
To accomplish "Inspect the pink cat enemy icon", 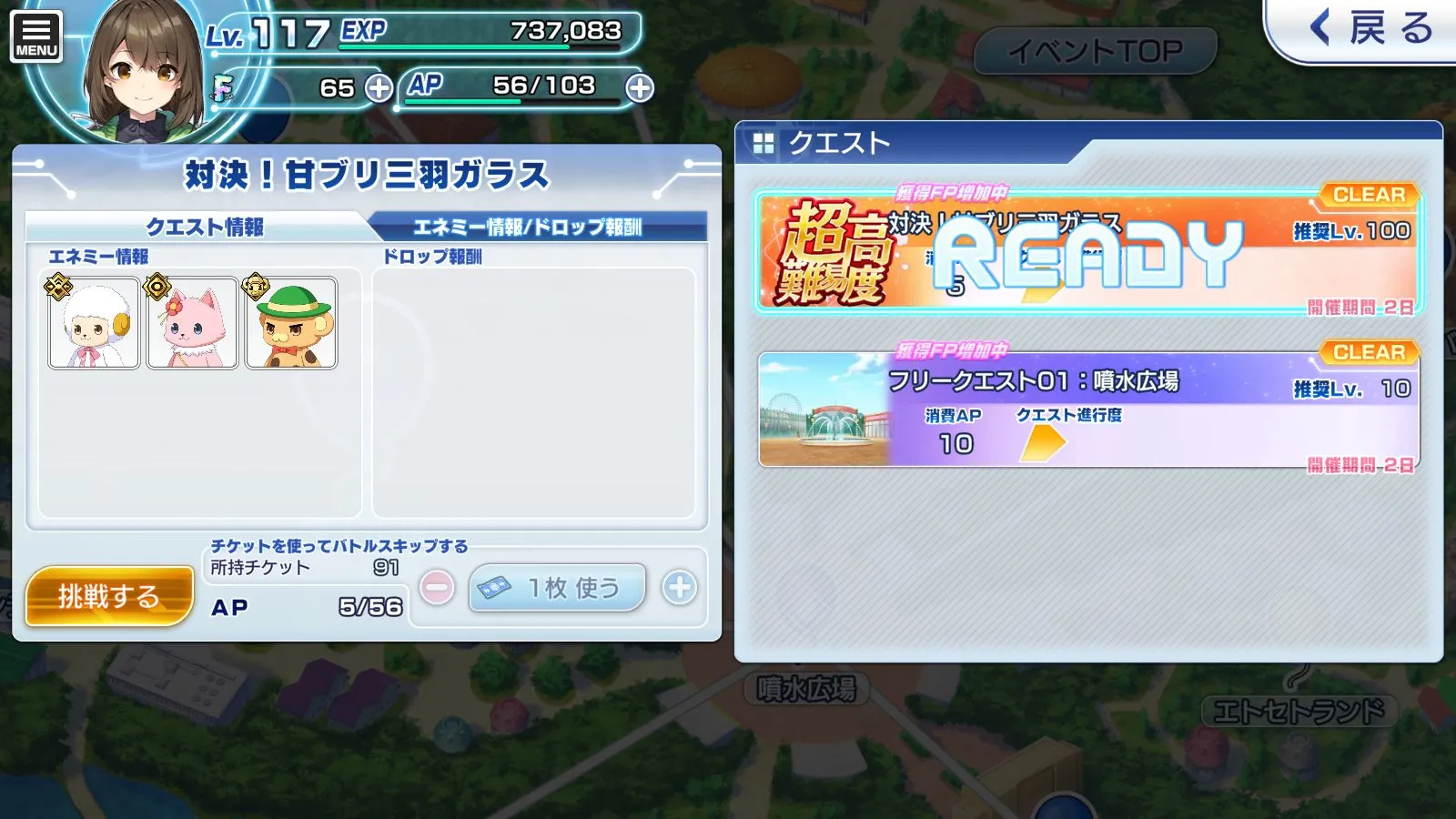I will point(192,323).
